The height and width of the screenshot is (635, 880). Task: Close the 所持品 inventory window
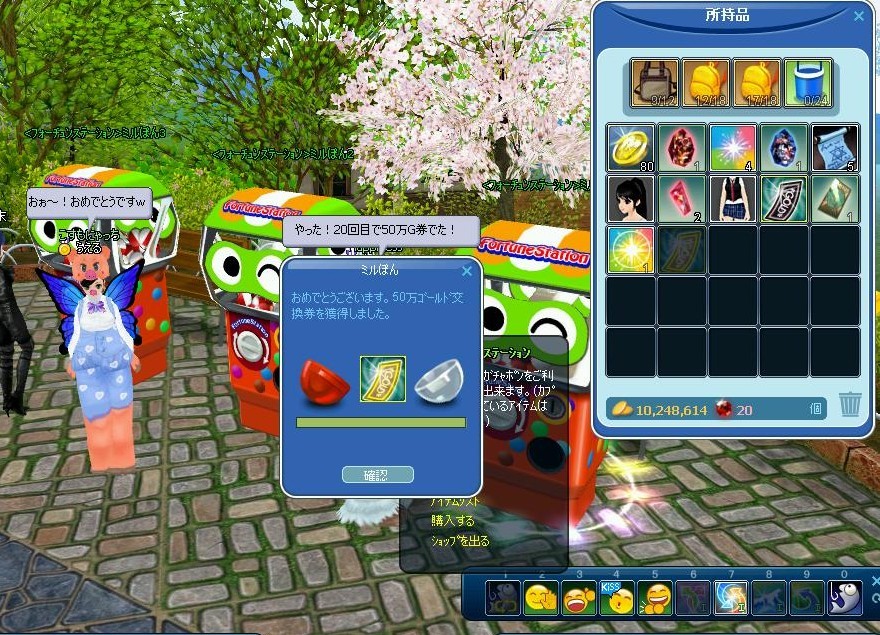tap(858, 16)
